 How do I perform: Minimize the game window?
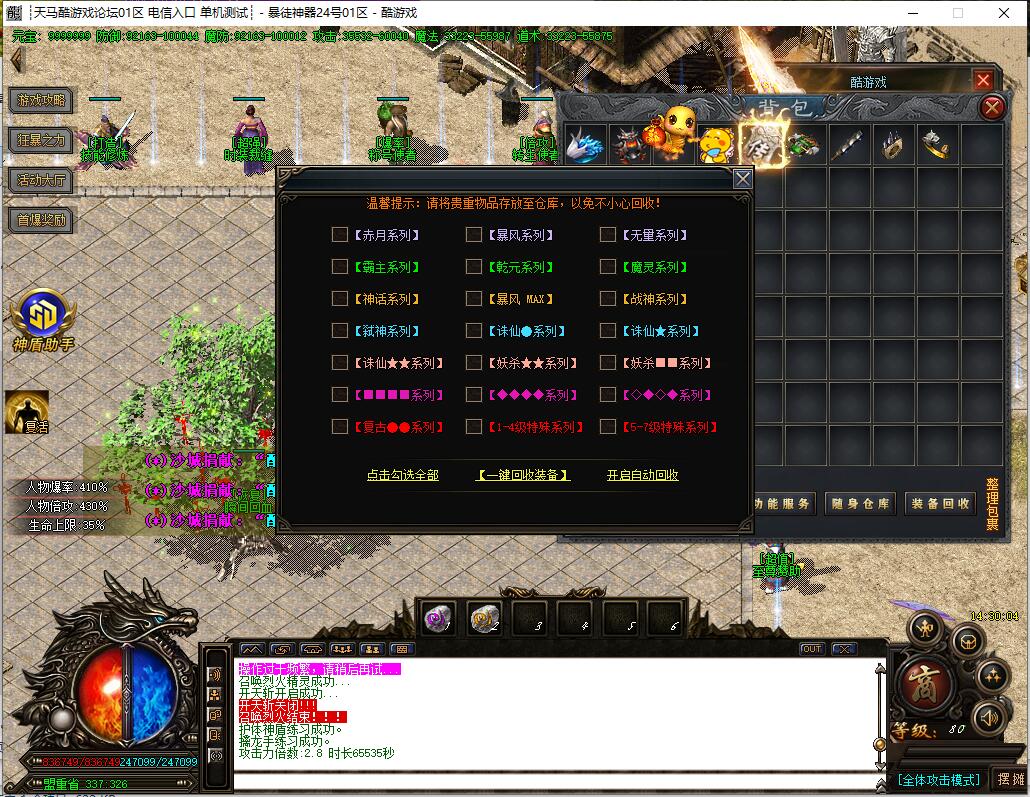[913, 13]
